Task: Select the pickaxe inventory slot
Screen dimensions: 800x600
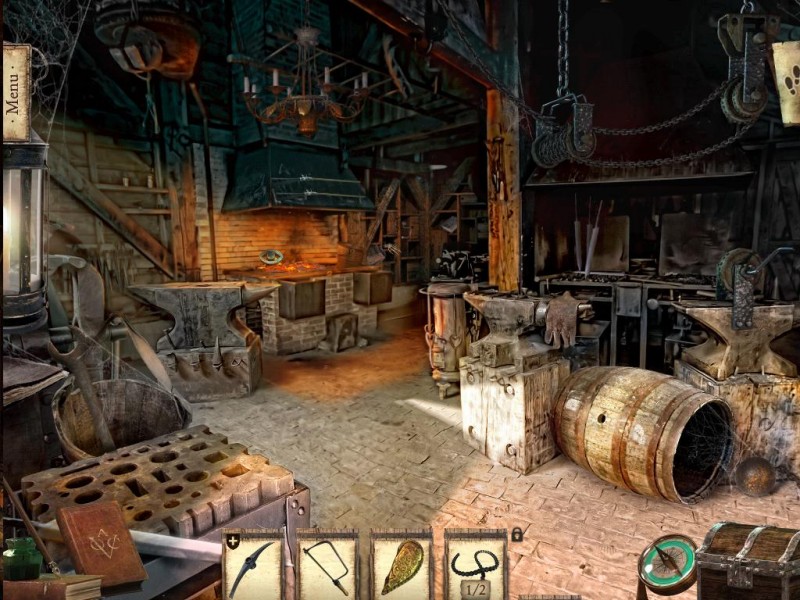Action: tap(251, 566)
